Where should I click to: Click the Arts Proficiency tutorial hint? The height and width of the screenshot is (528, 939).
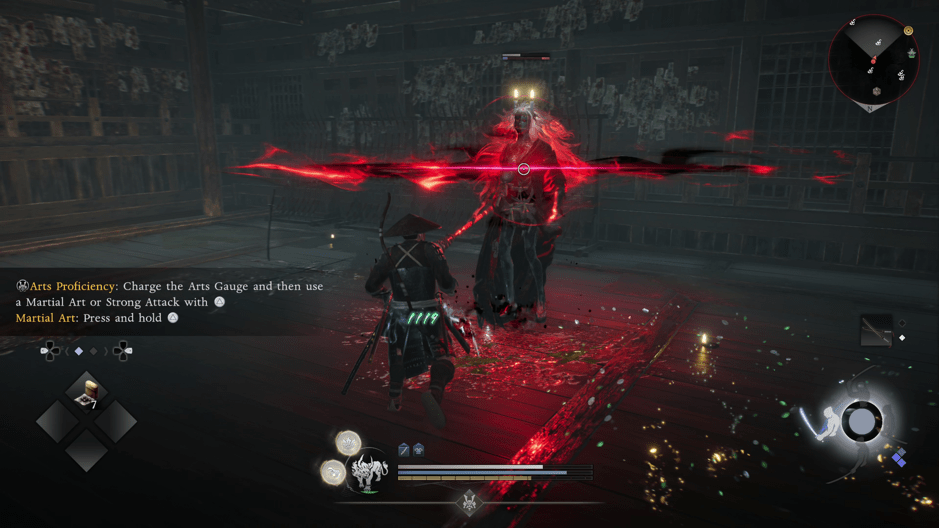[x=170, y=294]
